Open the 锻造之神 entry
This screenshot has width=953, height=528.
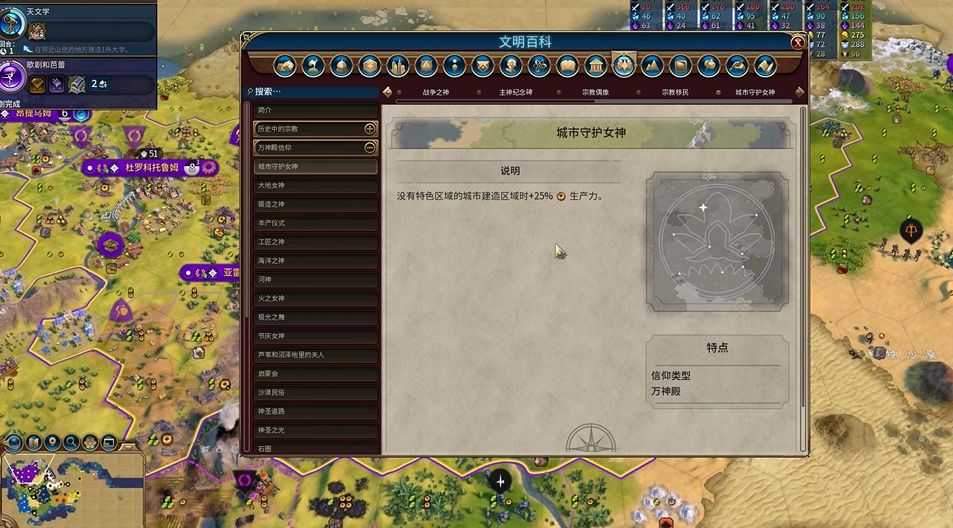click(x=315, y=204)
